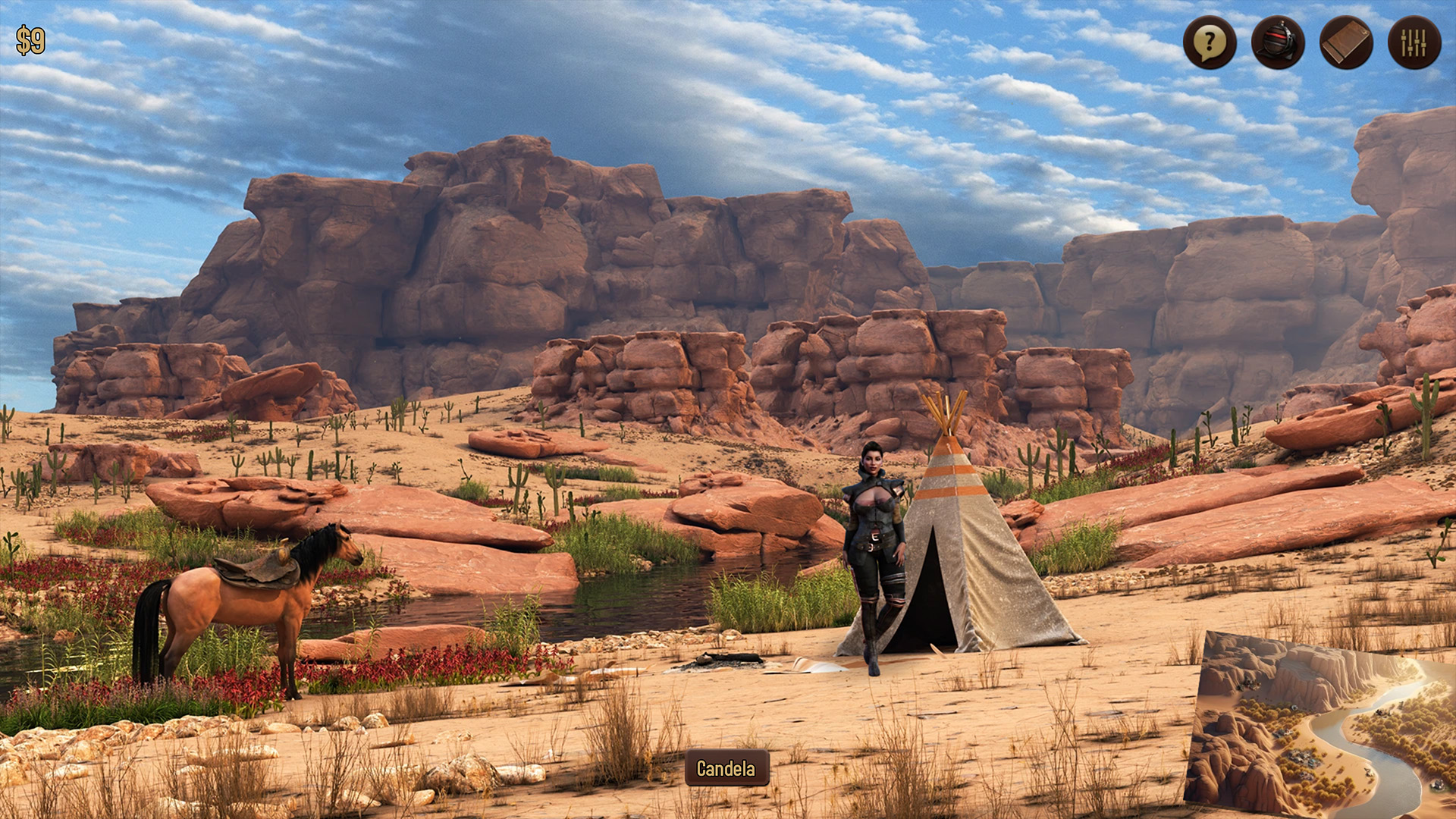Open the question mark help icon
Image resolution: width=1456 pixels, height=819 pixels.
[1210, 42]
